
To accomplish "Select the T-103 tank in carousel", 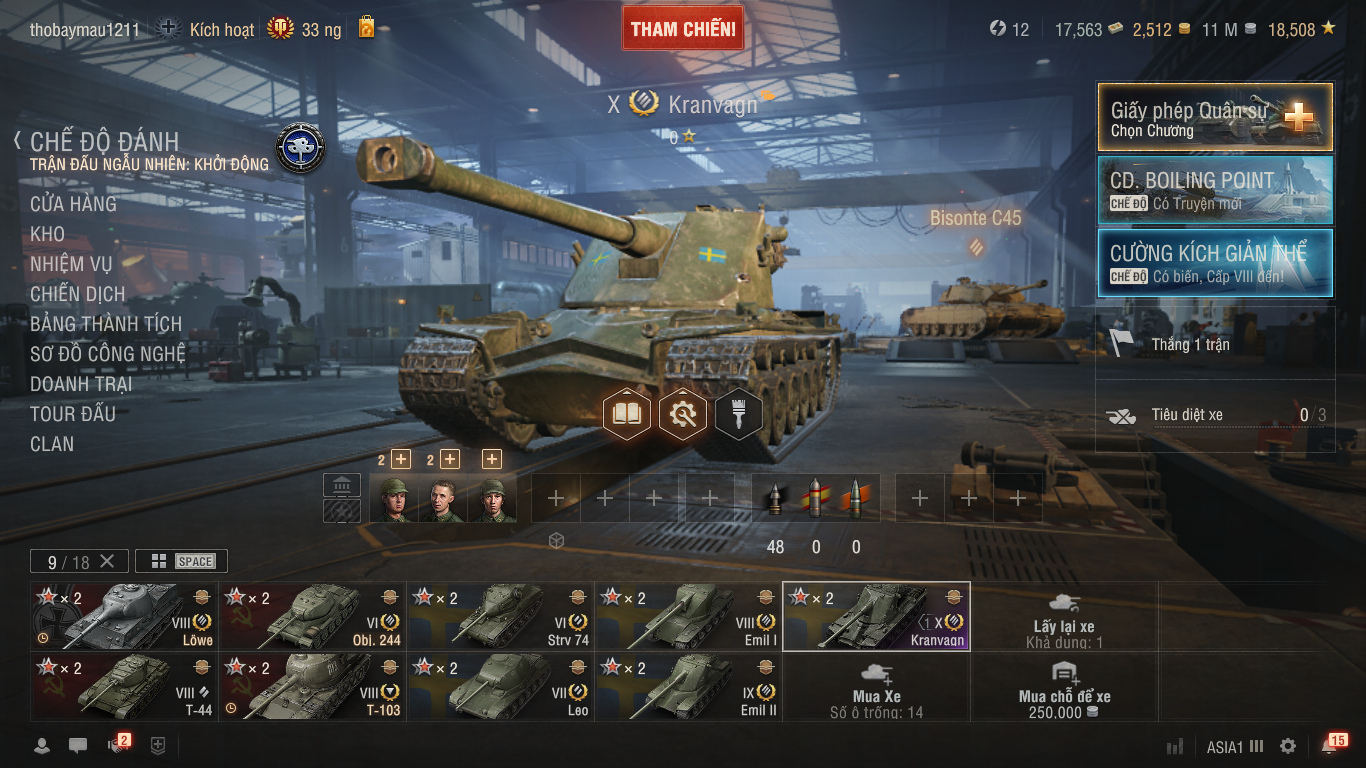I will click(312, 687).
